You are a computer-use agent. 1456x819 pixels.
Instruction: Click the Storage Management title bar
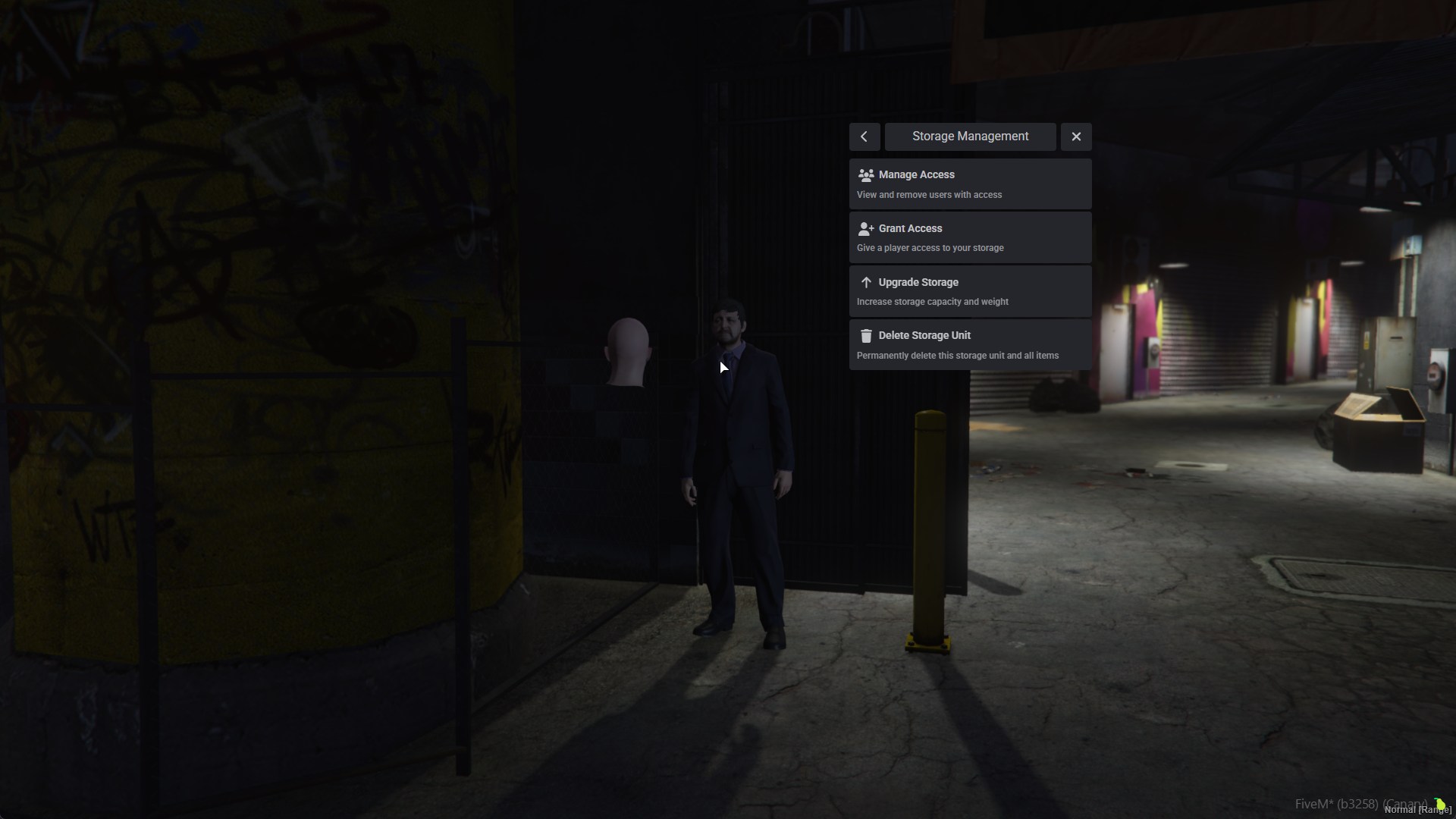point(970,136)
